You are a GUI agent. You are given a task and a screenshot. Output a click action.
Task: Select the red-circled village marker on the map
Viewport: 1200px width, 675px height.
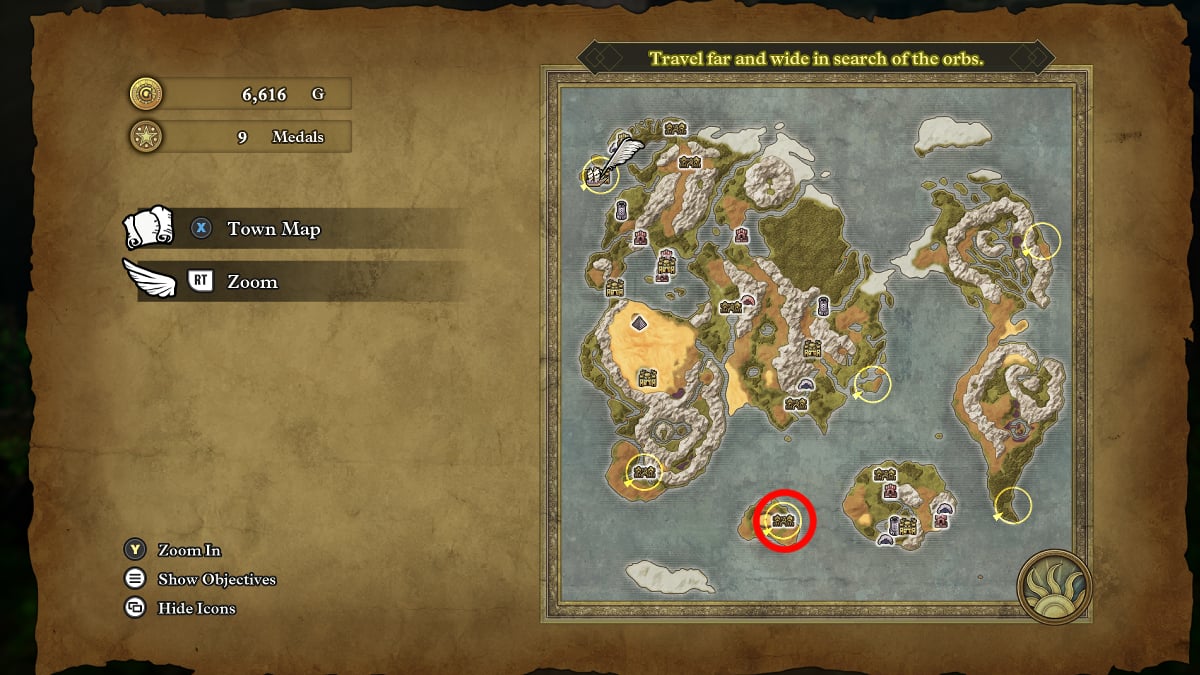click(x=784, y=520)
